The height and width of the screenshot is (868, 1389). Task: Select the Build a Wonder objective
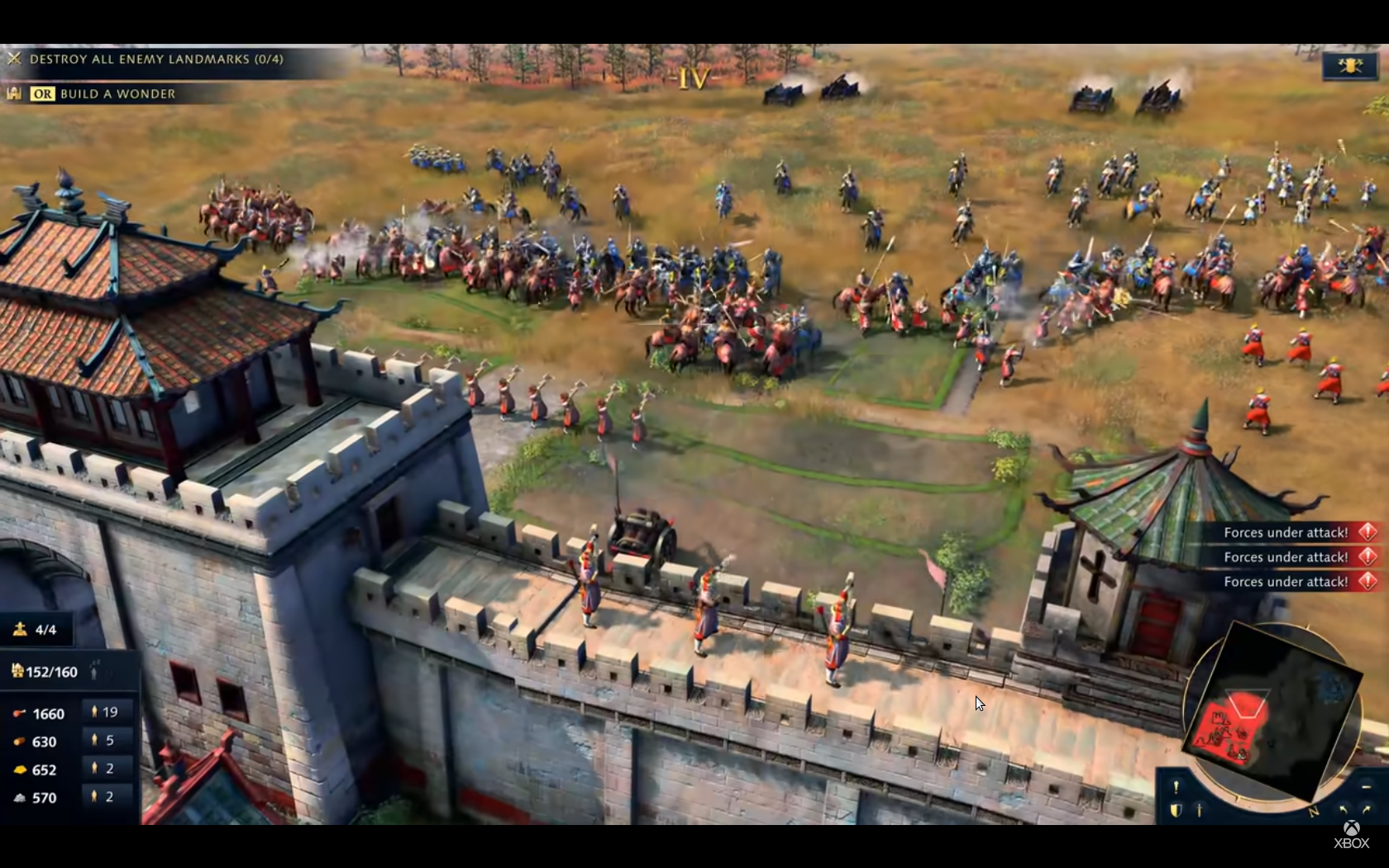[x=117, y=93]
